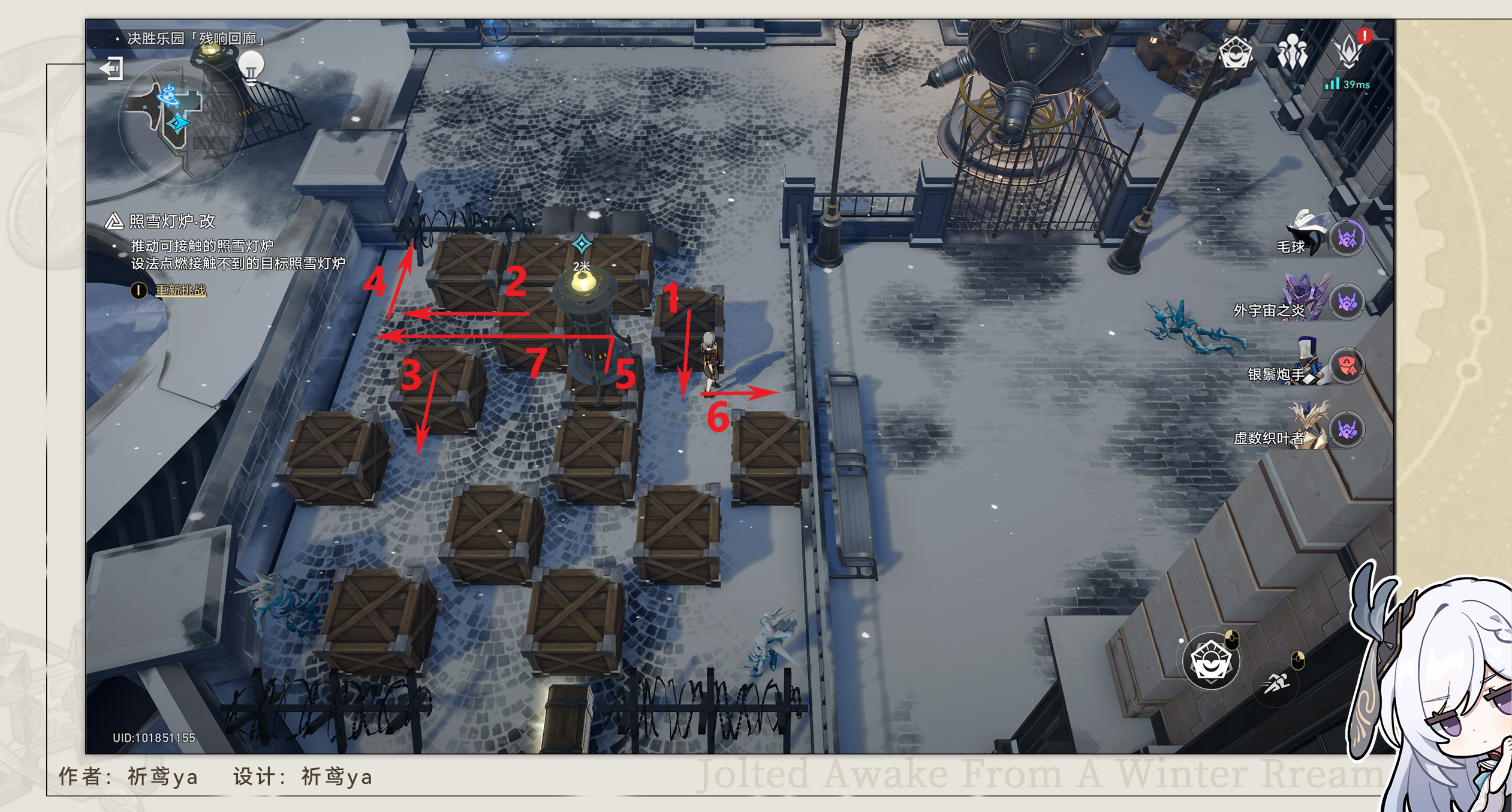Image resolution: width=1512 pixels, height=812 pixels.
Task: Activate the round pentagon ability button beside sprint
Action: 1210,661
